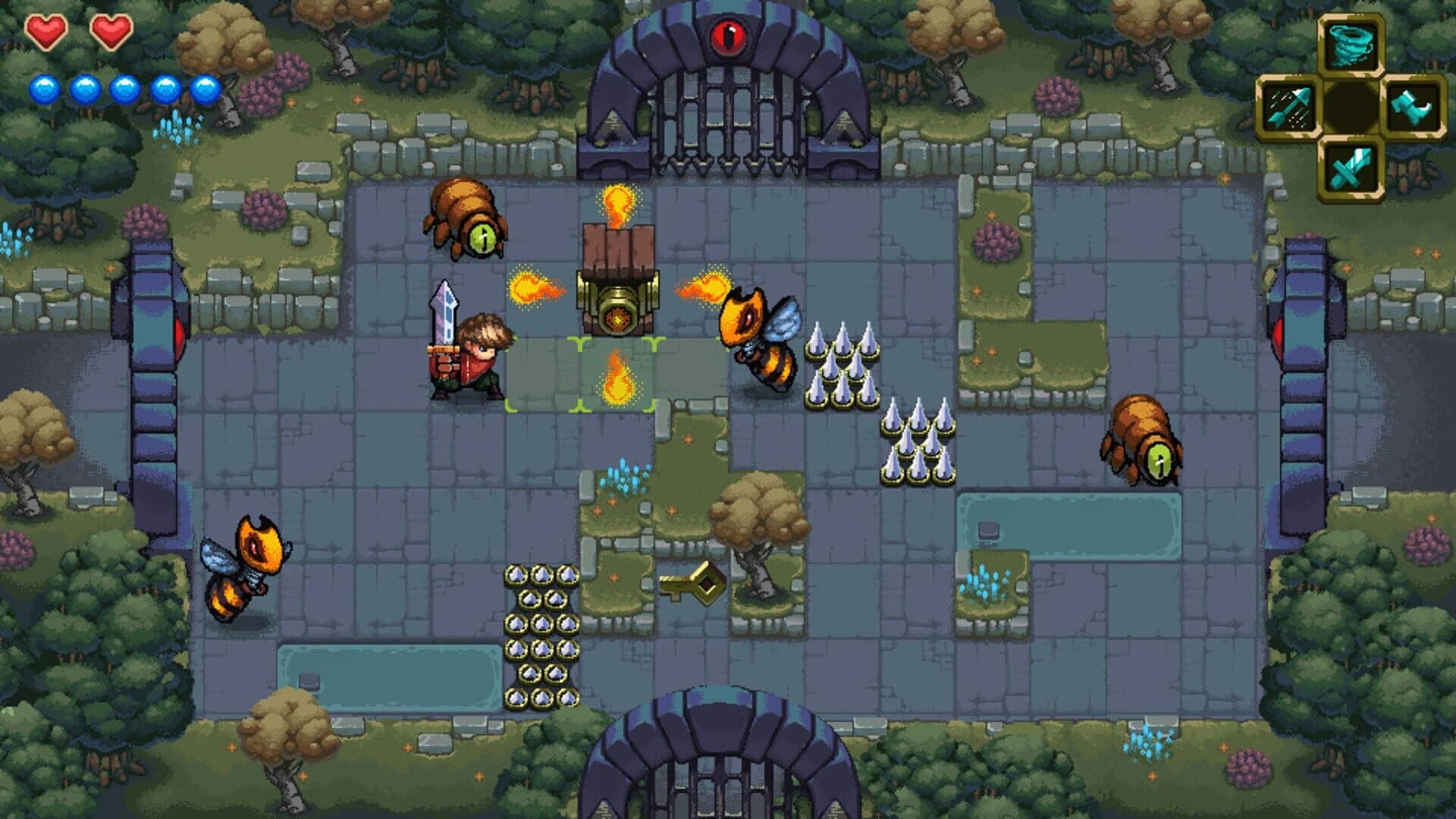Image resolution: width=1456 pixels, height=819 pixels.
Task: Click the green highlighted tile with flame
Action: (616, 379)
